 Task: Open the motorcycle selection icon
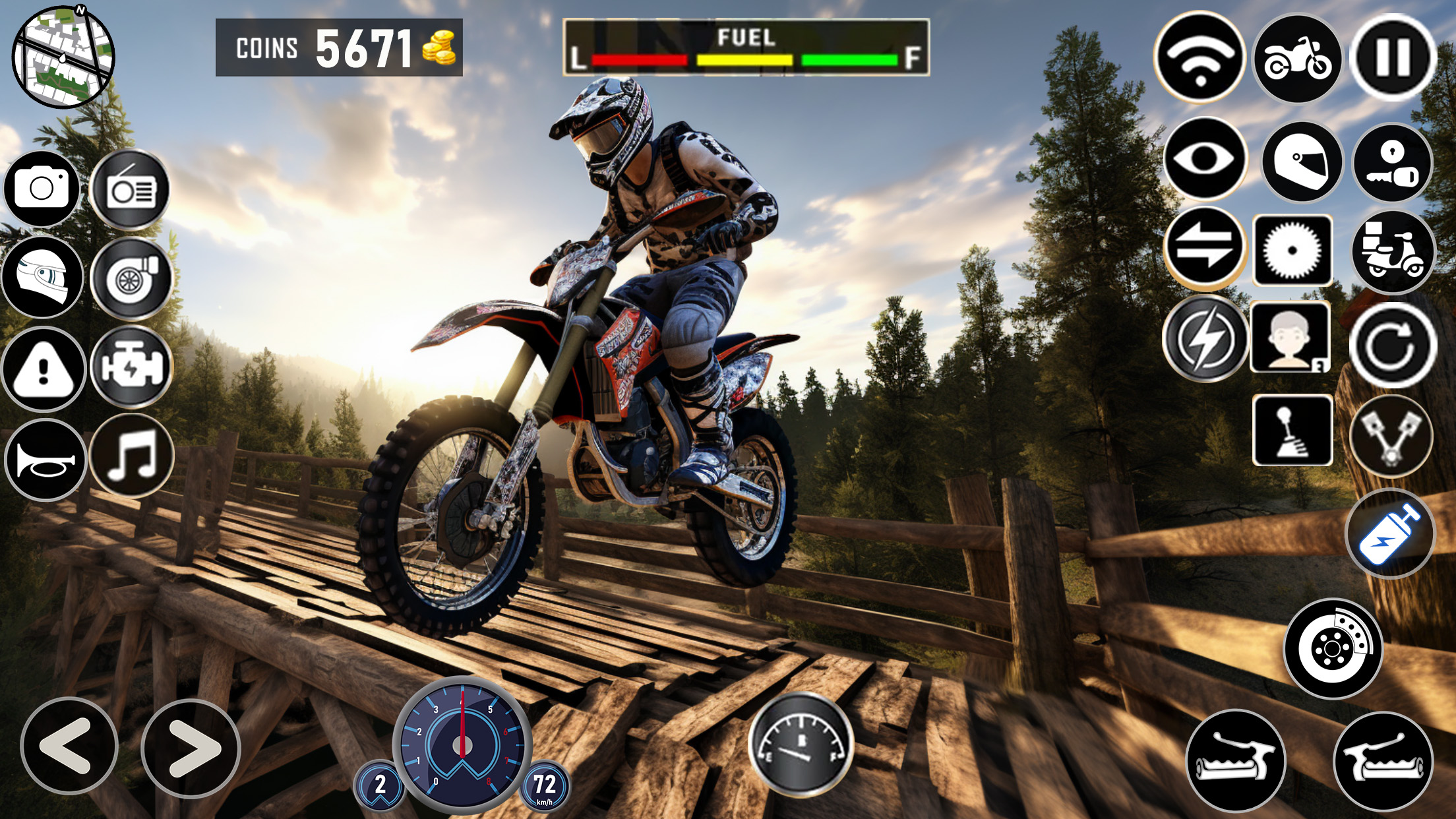(x=1297, y=59)
